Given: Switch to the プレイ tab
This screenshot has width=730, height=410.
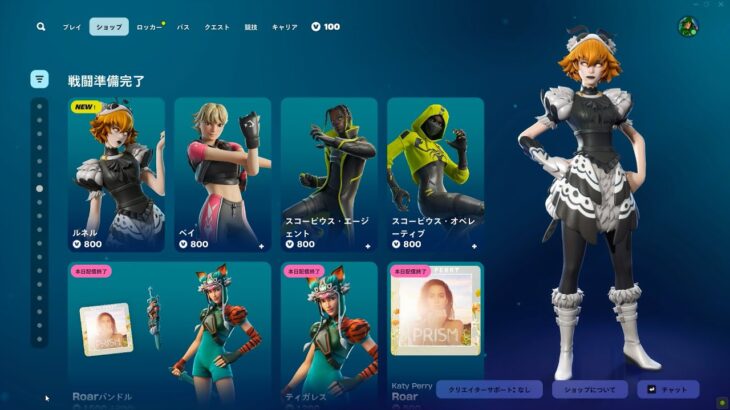Looking at the screenshot, I should click(x=72, y=27).
